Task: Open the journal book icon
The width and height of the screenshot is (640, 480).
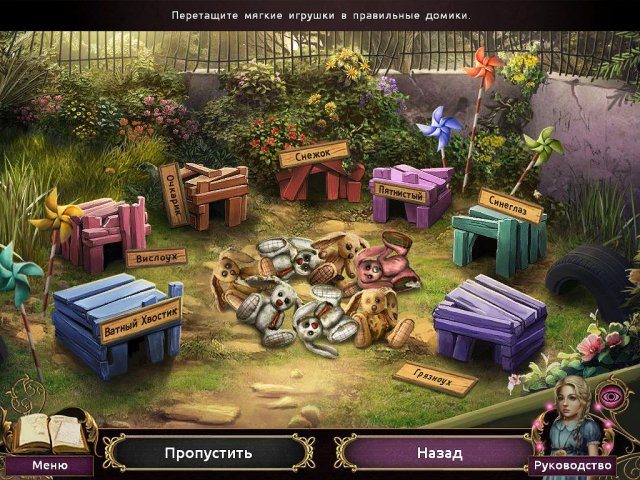Action: click(48, 432)
